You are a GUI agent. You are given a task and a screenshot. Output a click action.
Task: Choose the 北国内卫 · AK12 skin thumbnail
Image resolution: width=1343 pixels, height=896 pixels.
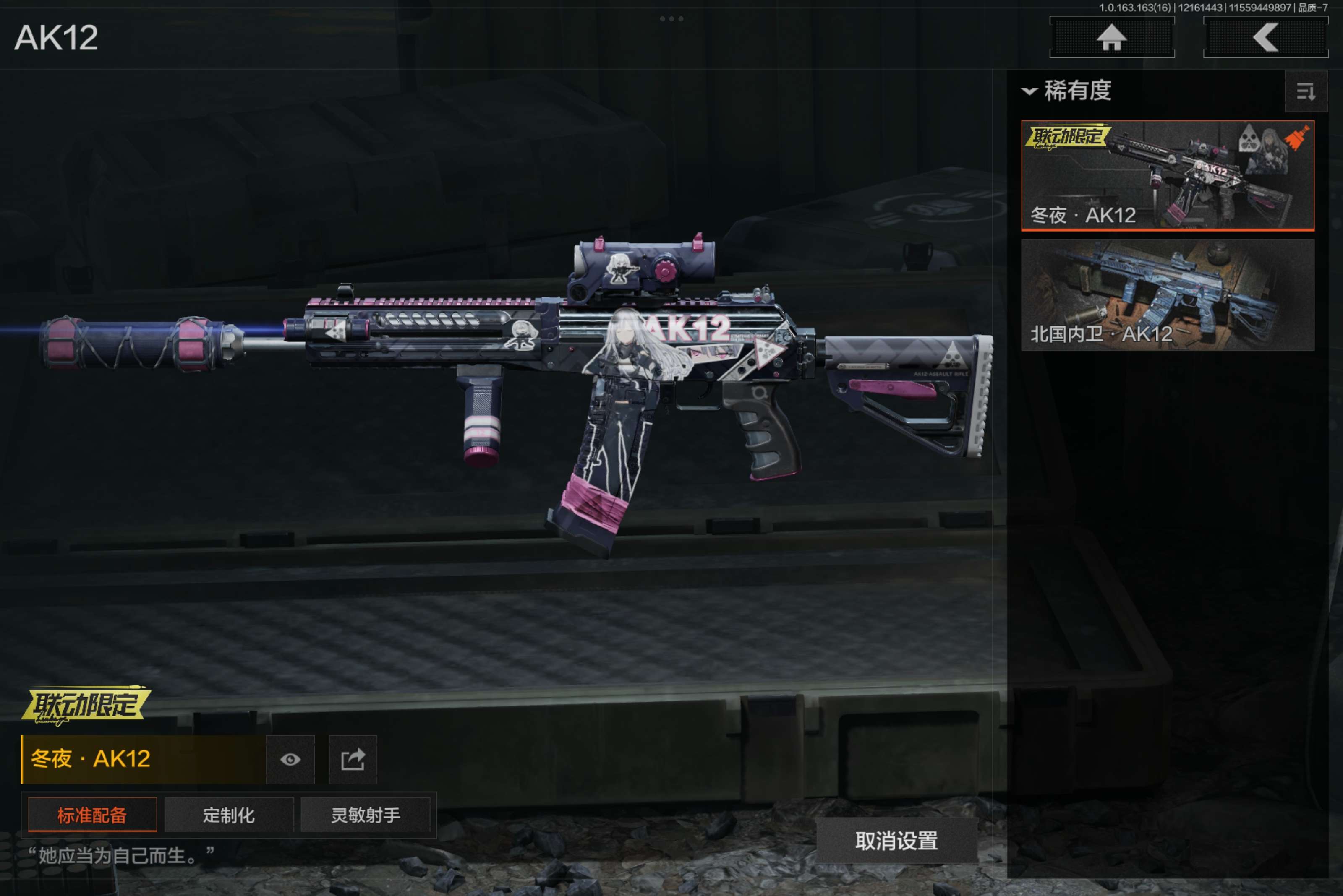click(x=1167, y=294)
